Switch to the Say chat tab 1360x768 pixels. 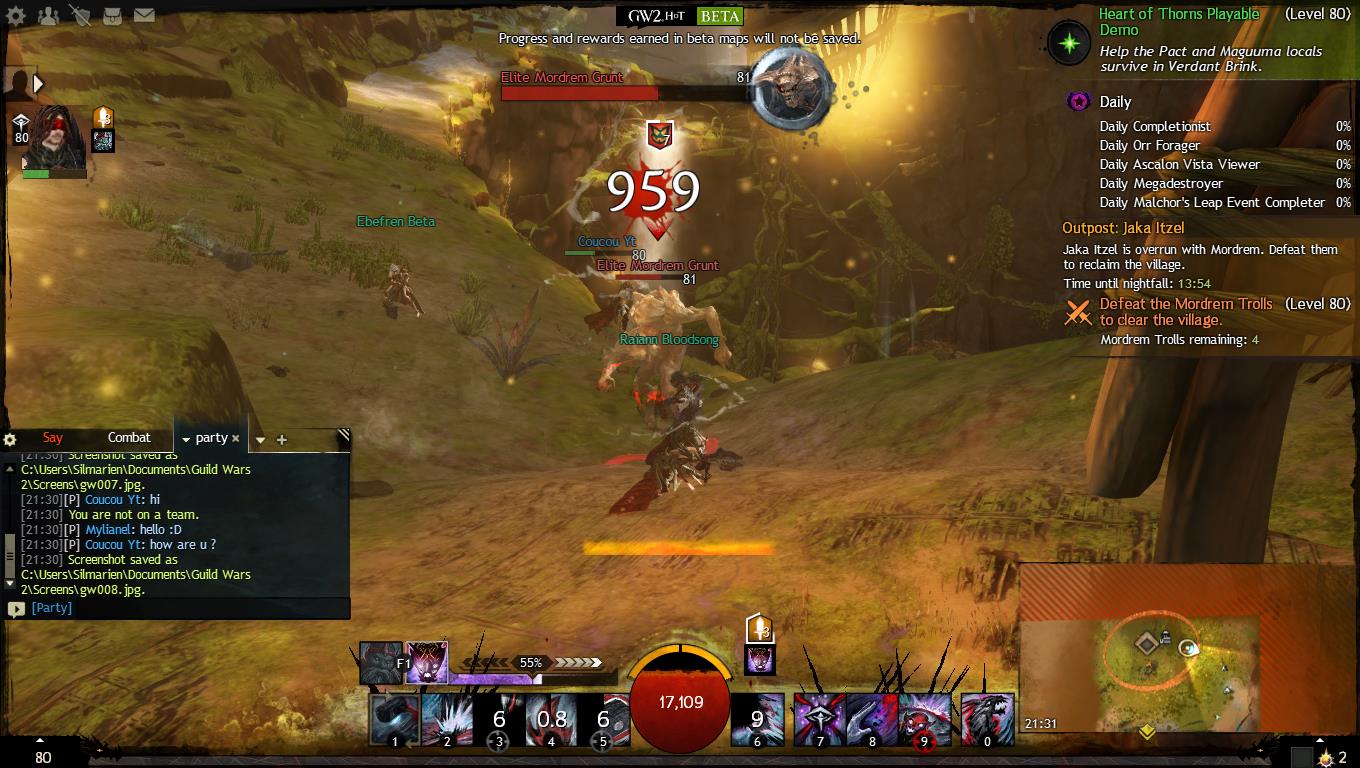click(x=53, y=438)
